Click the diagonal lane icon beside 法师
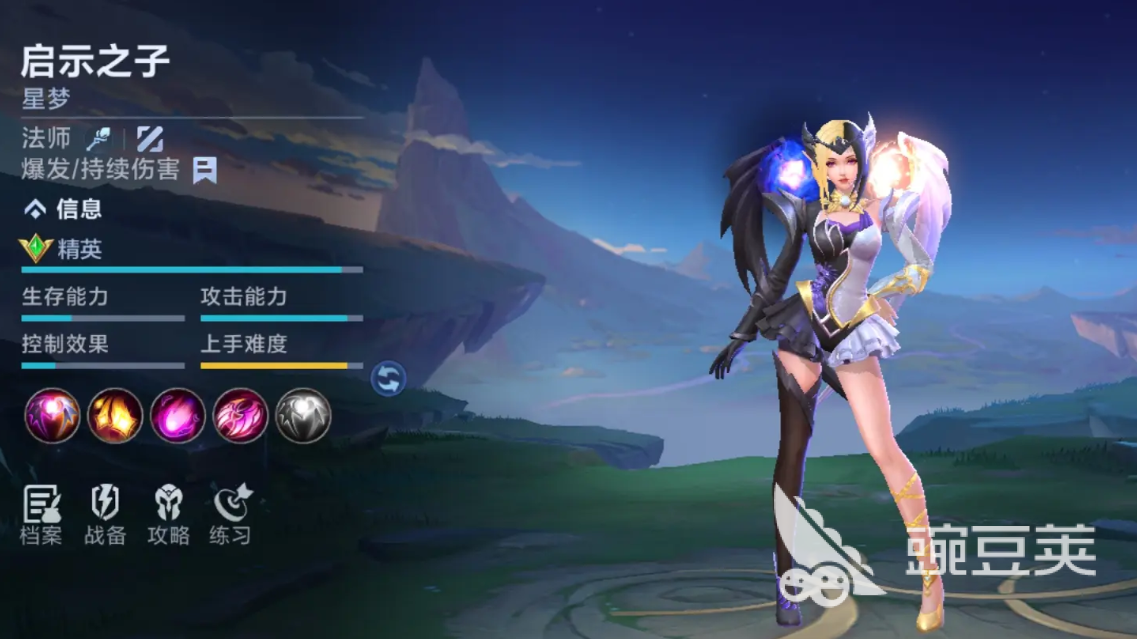Viewport: 1137px width, 639px height. pos(150,138)
